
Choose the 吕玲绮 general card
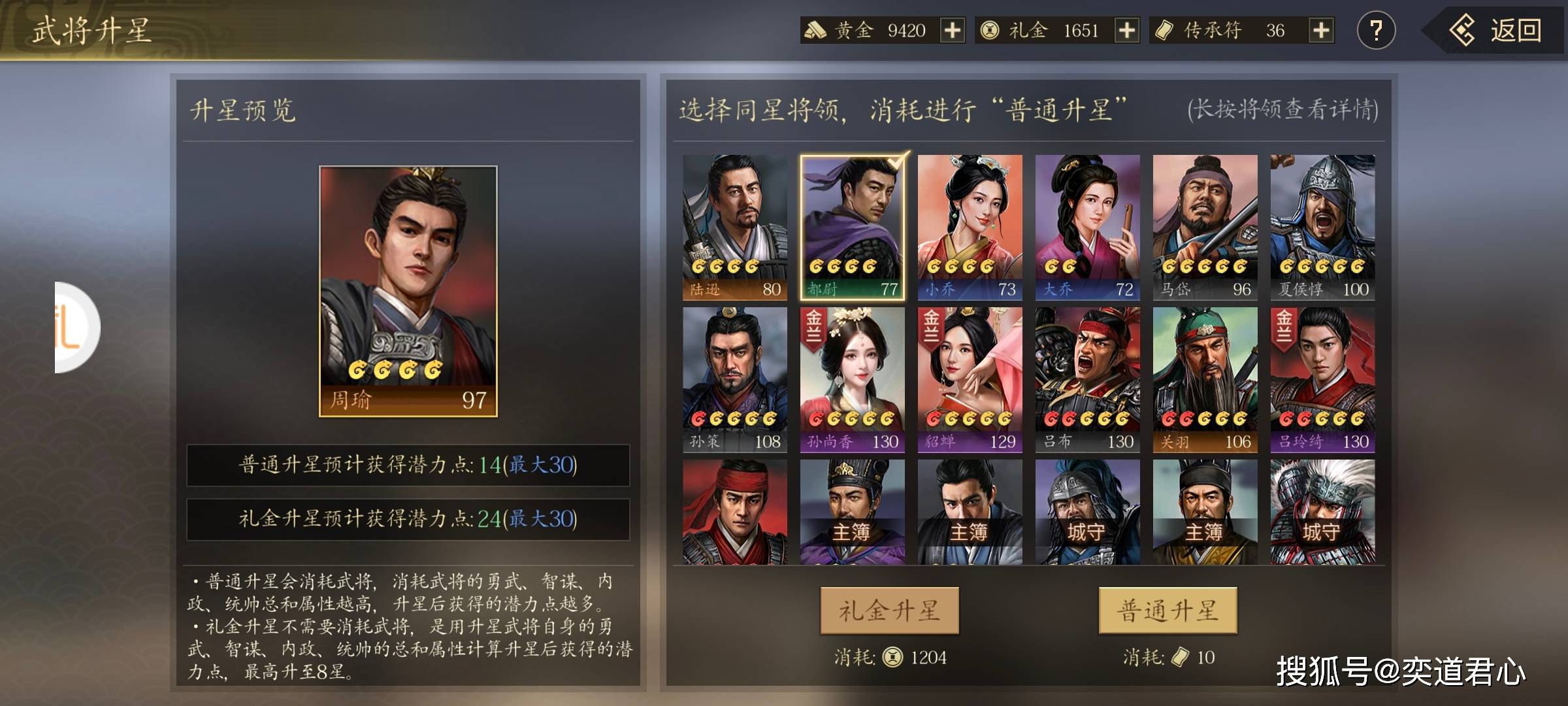click(x=1323, y=380)
